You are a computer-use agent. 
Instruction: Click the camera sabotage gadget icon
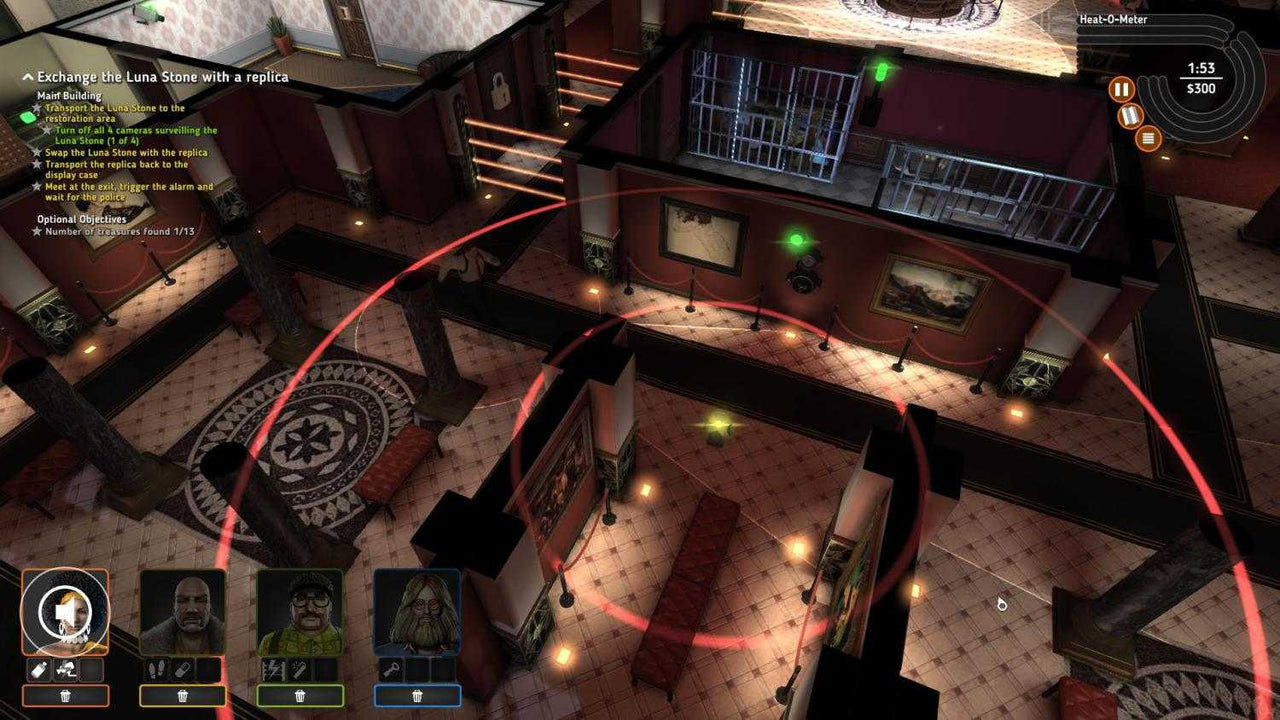[64, 668]
